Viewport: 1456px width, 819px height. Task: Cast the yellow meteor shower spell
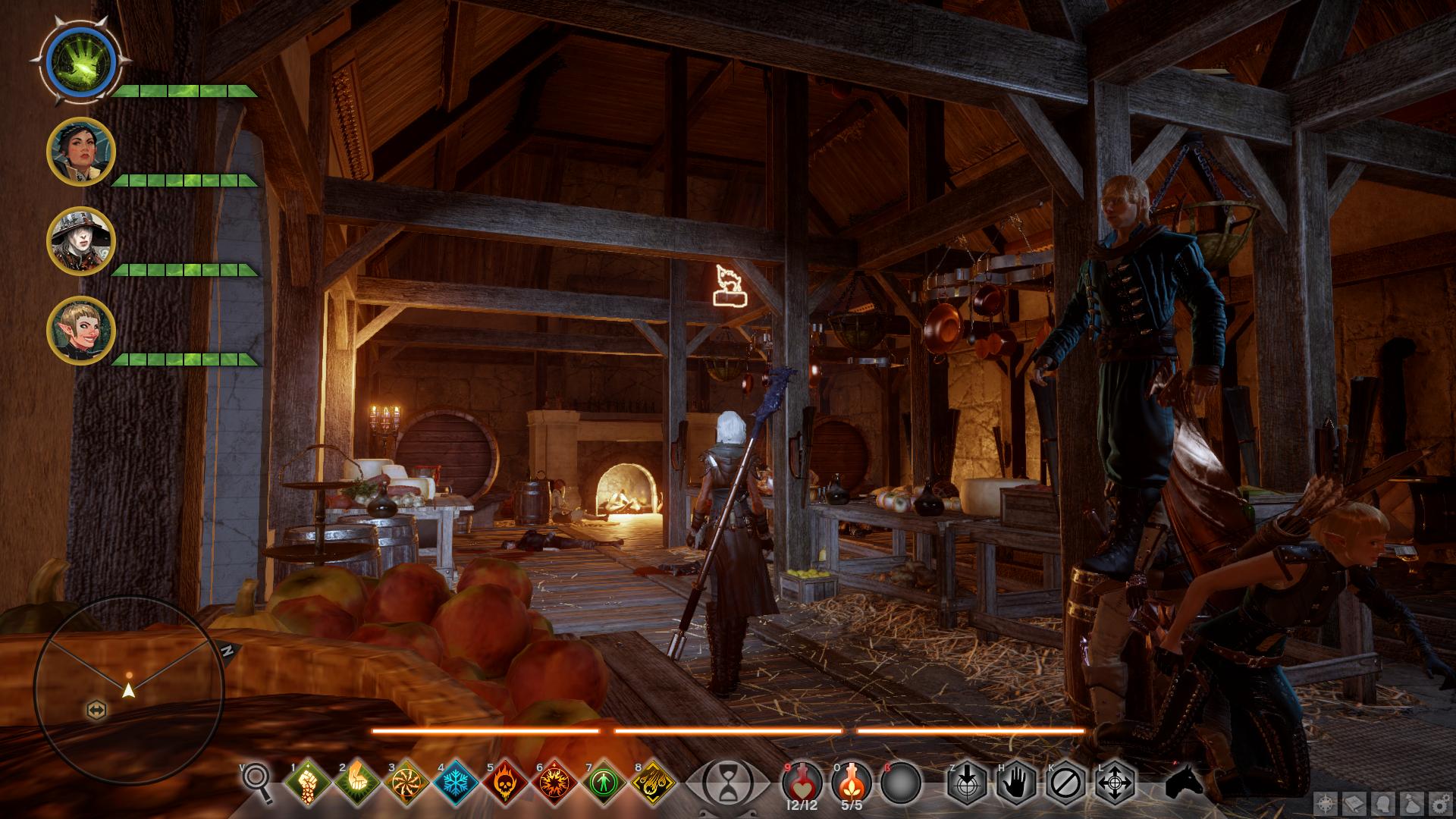coord(654,783)
